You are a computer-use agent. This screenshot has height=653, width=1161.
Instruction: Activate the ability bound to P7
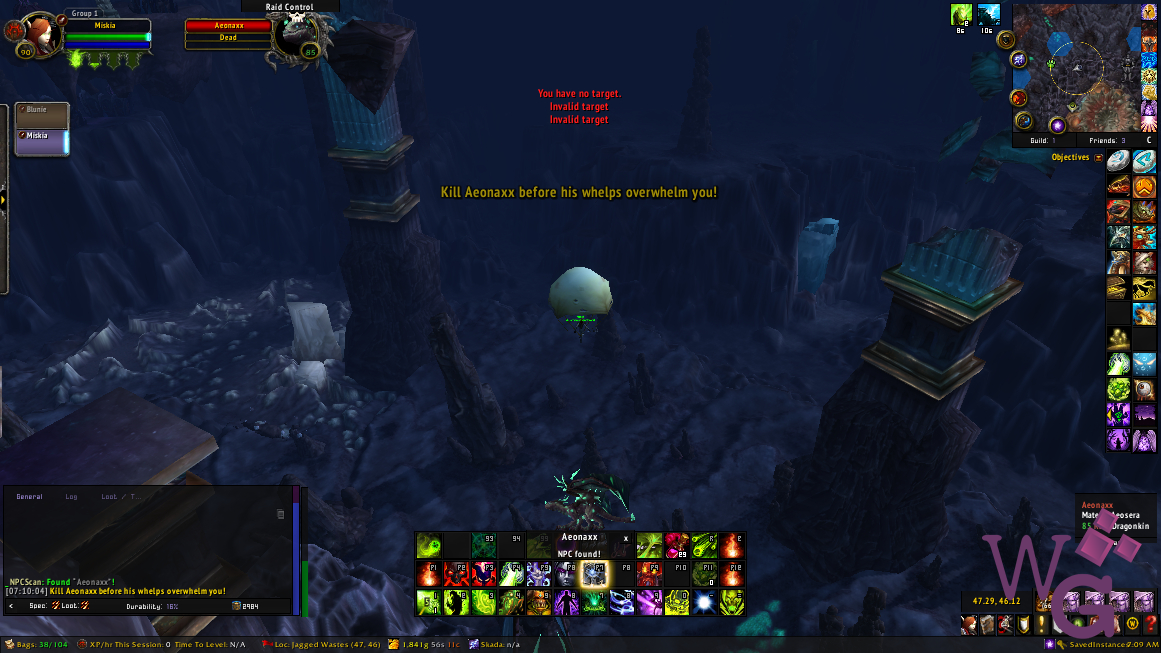point(595,574)
